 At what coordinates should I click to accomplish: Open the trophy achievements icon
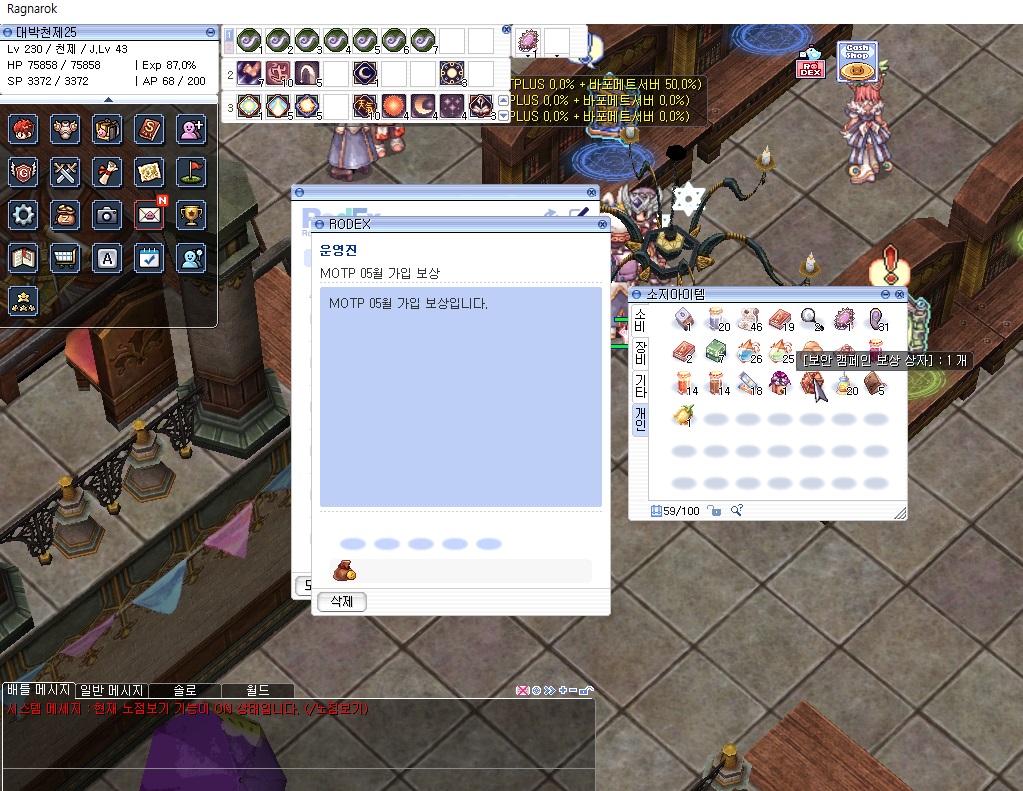(191, 213)
